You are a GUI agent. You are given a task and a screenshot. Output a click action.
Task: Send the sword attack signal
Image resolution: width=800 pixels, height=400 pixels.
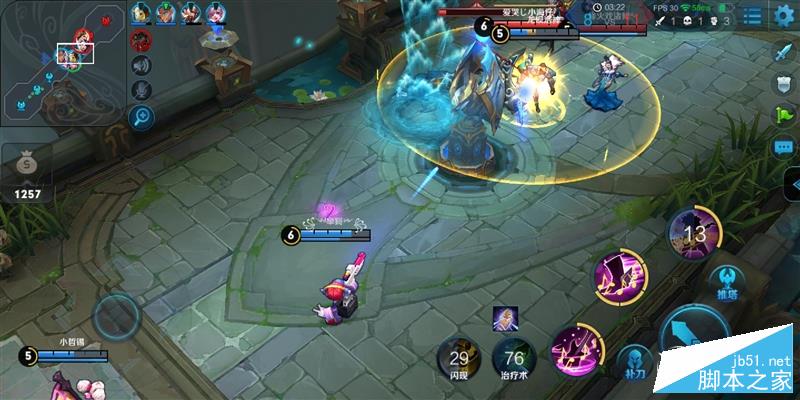(783, 51)
